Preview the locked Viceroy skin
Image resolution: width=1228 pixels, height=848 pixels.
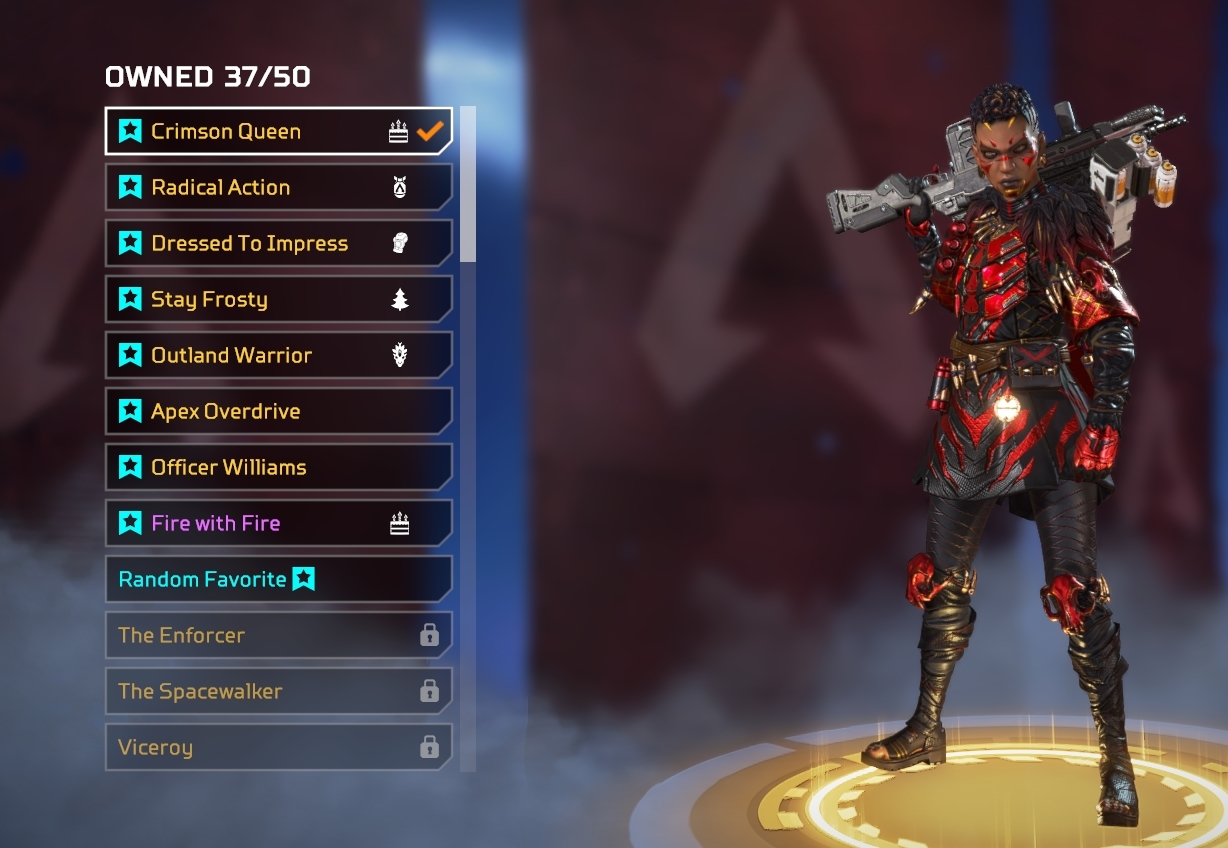[260, 747]
